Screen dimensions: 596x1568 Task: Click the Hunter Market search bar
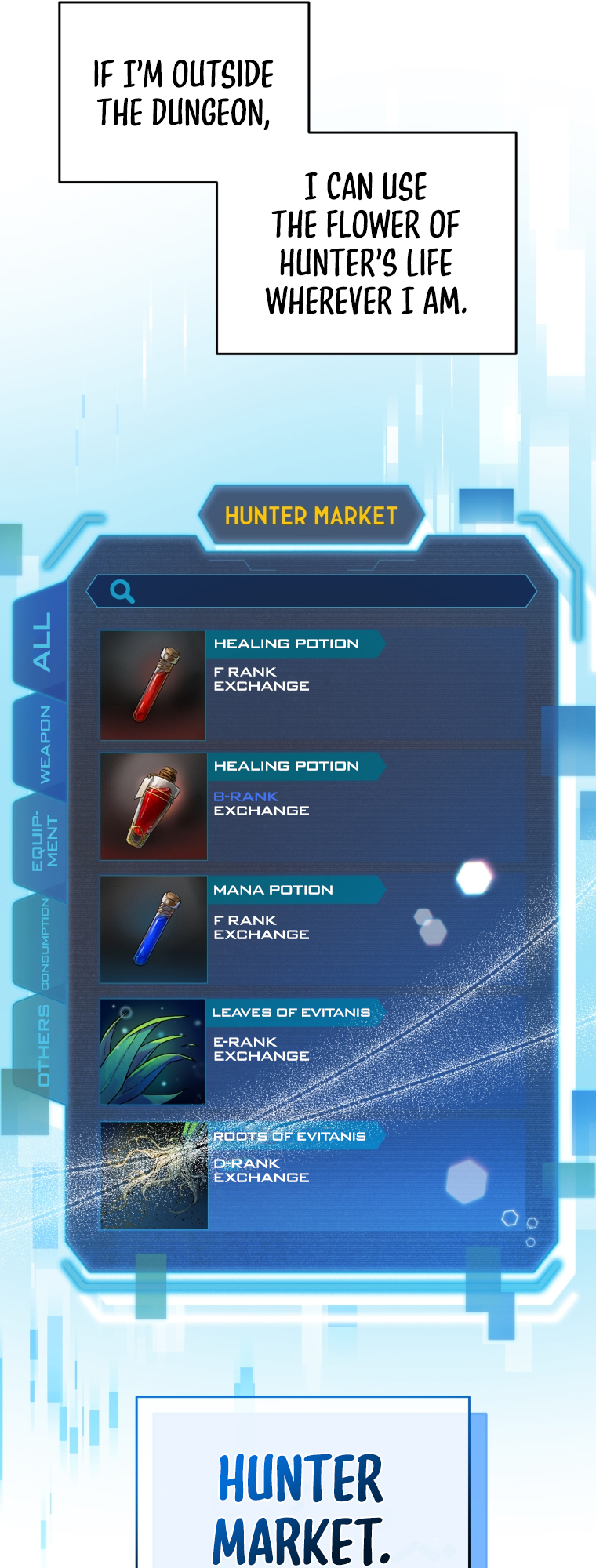(329, 591)
